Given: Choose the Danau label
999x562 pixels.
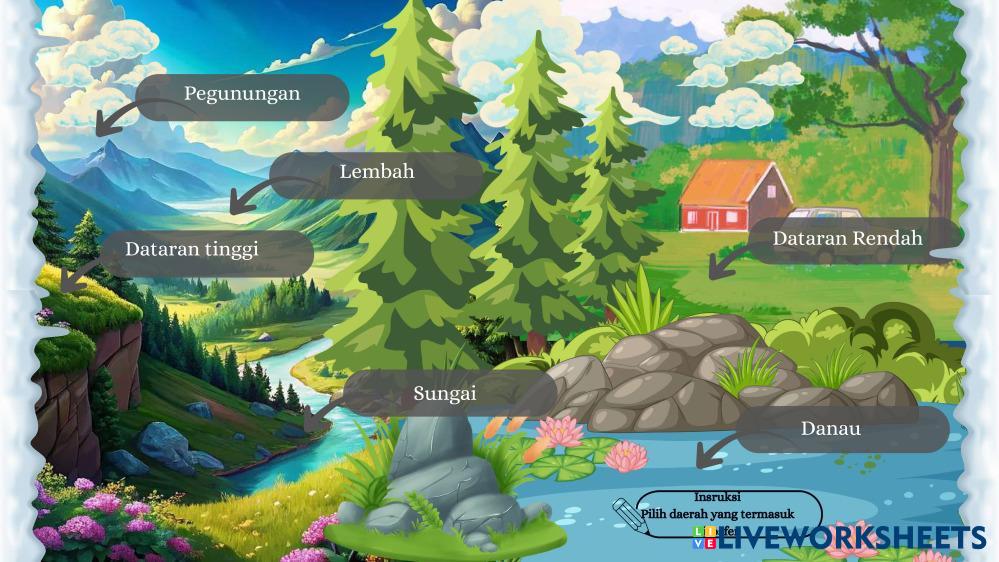Looking at the screenshot, I should pyautogui.click(x=831, y=429).
